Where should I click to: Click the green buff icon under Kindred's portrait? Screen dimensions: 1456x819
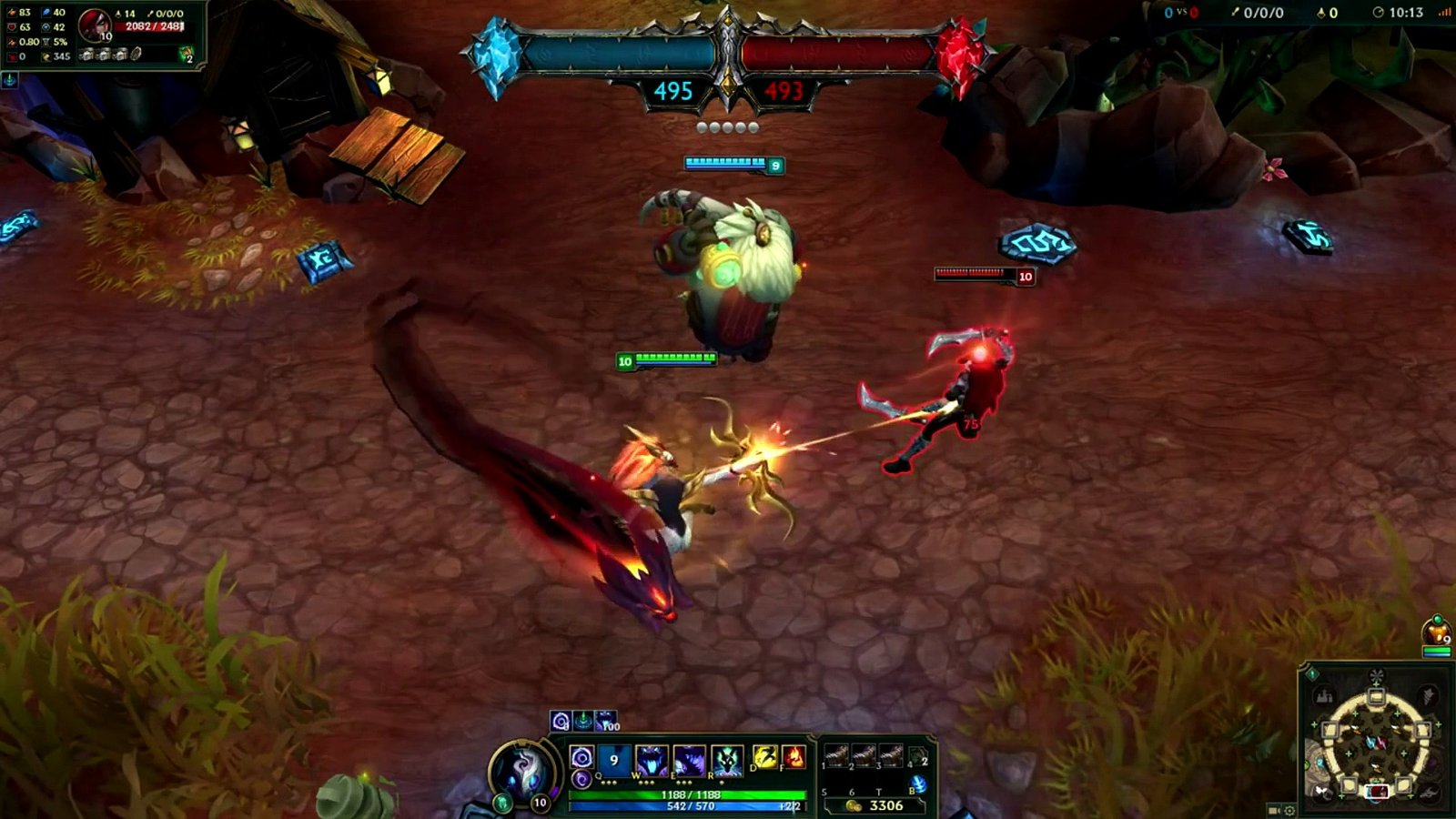tap(503, 803)
